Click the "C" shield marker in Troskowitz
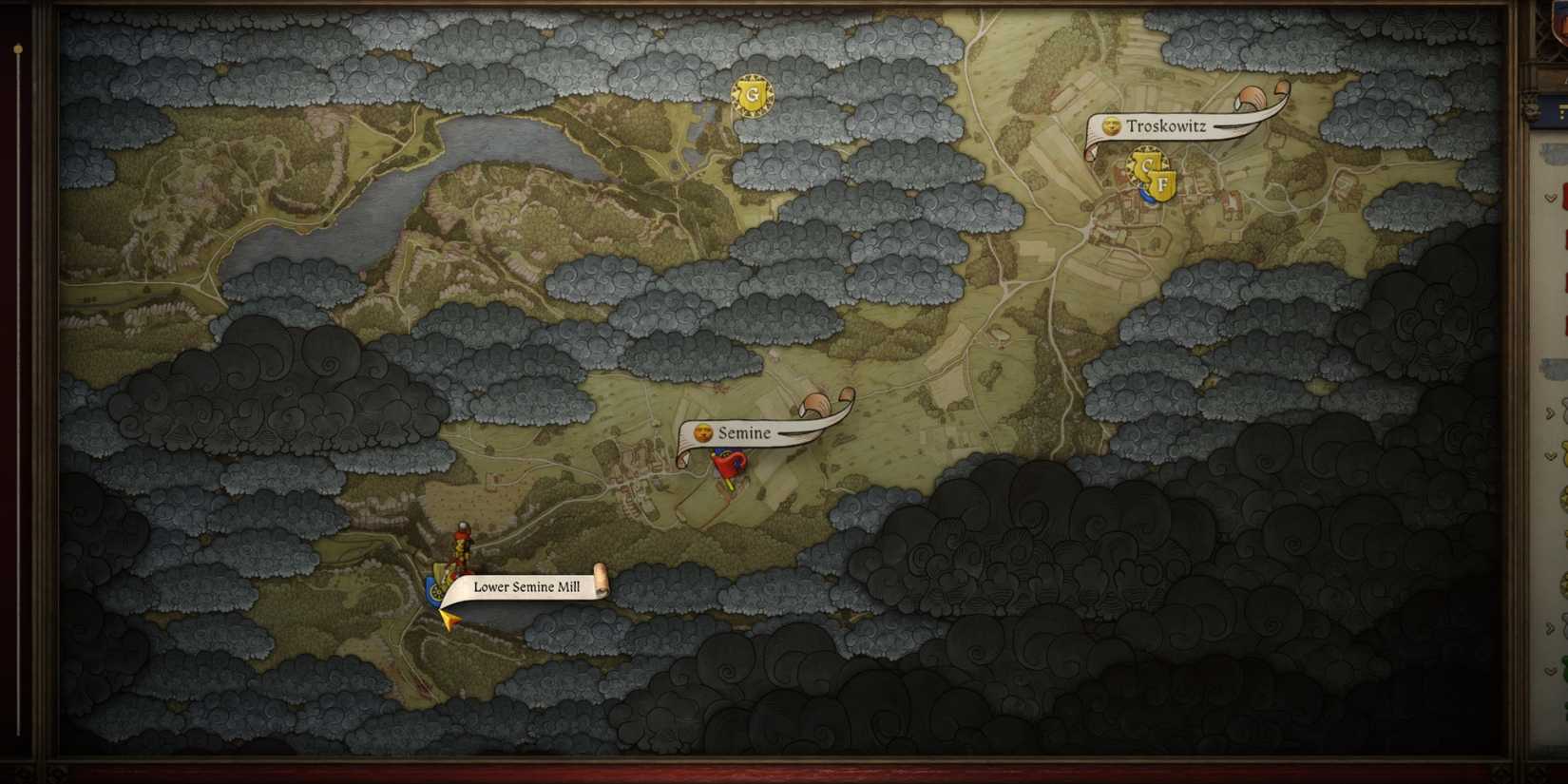The height and width of the screenshot is (784, 1568). pyautogui.click(x=1145, y=163)
